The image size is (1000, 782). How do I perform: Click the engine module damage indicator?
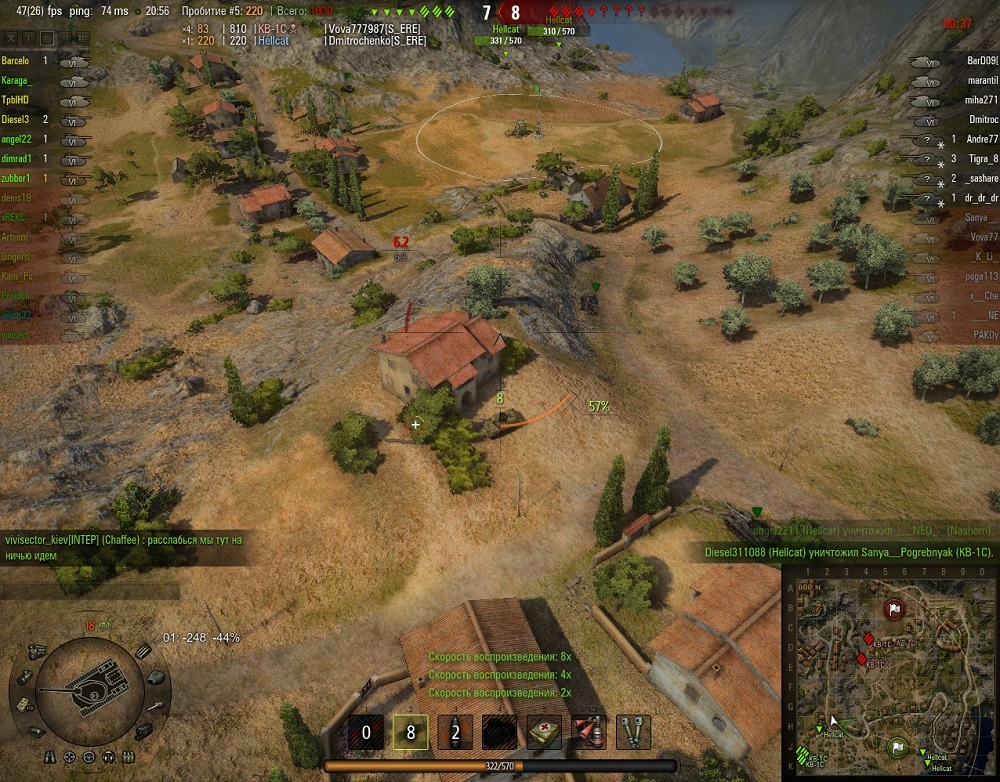[37, 652]
